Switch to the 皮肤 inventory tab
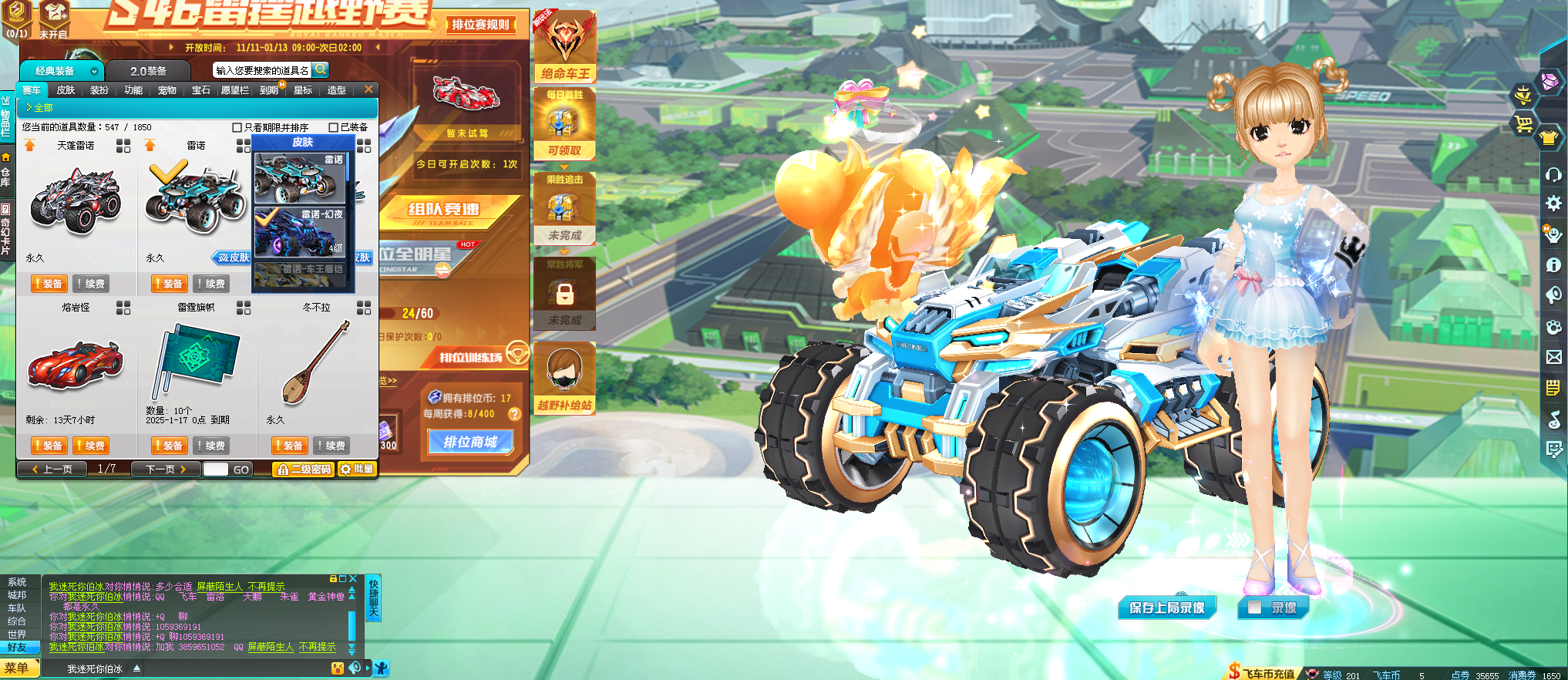The width and height of the screenshot is (1568, 680). coord(66,90)
